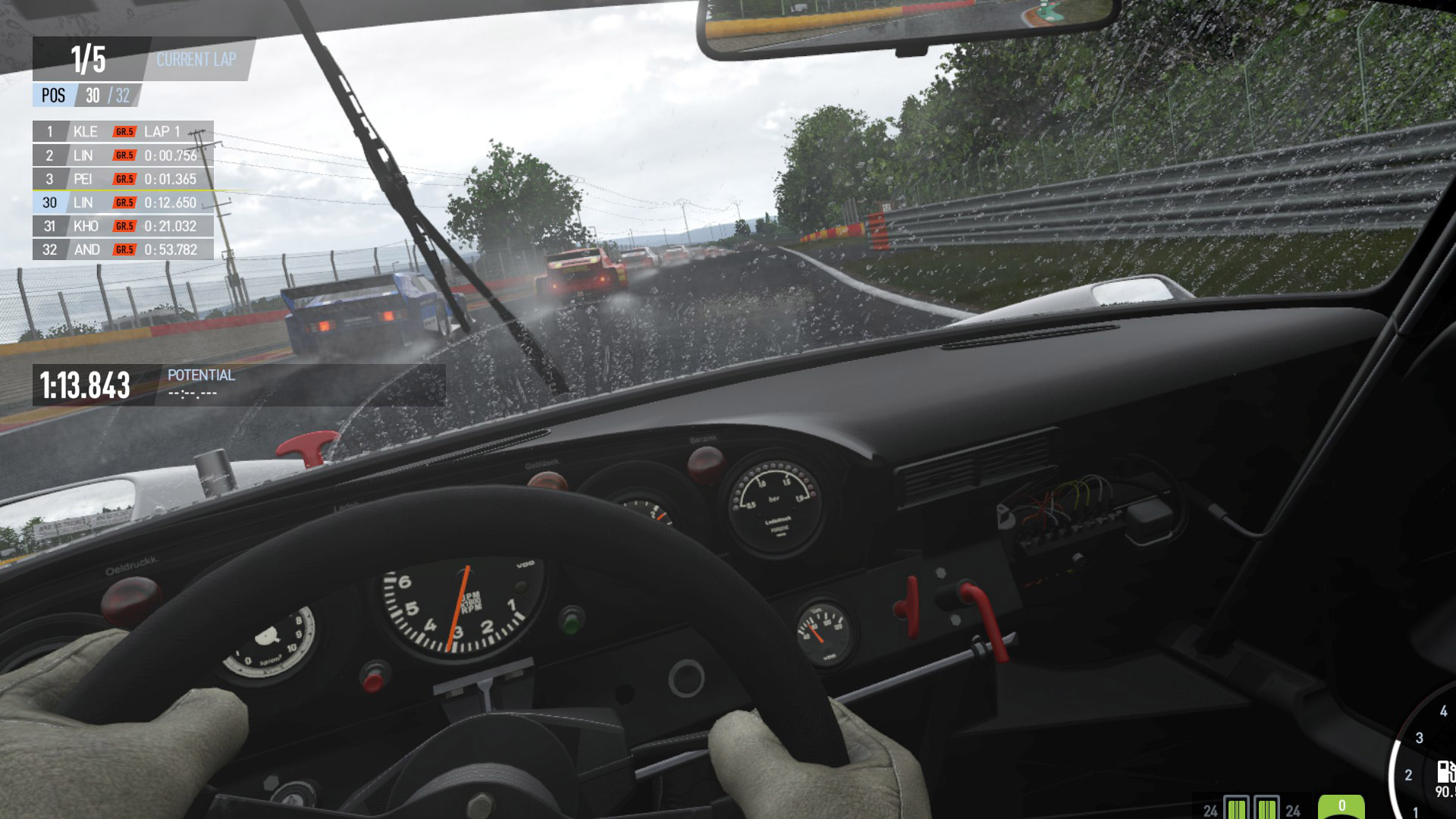
Task: Pick KHO's row in the leaderboard
Action: pyautogui.click(x=123, y=226)
